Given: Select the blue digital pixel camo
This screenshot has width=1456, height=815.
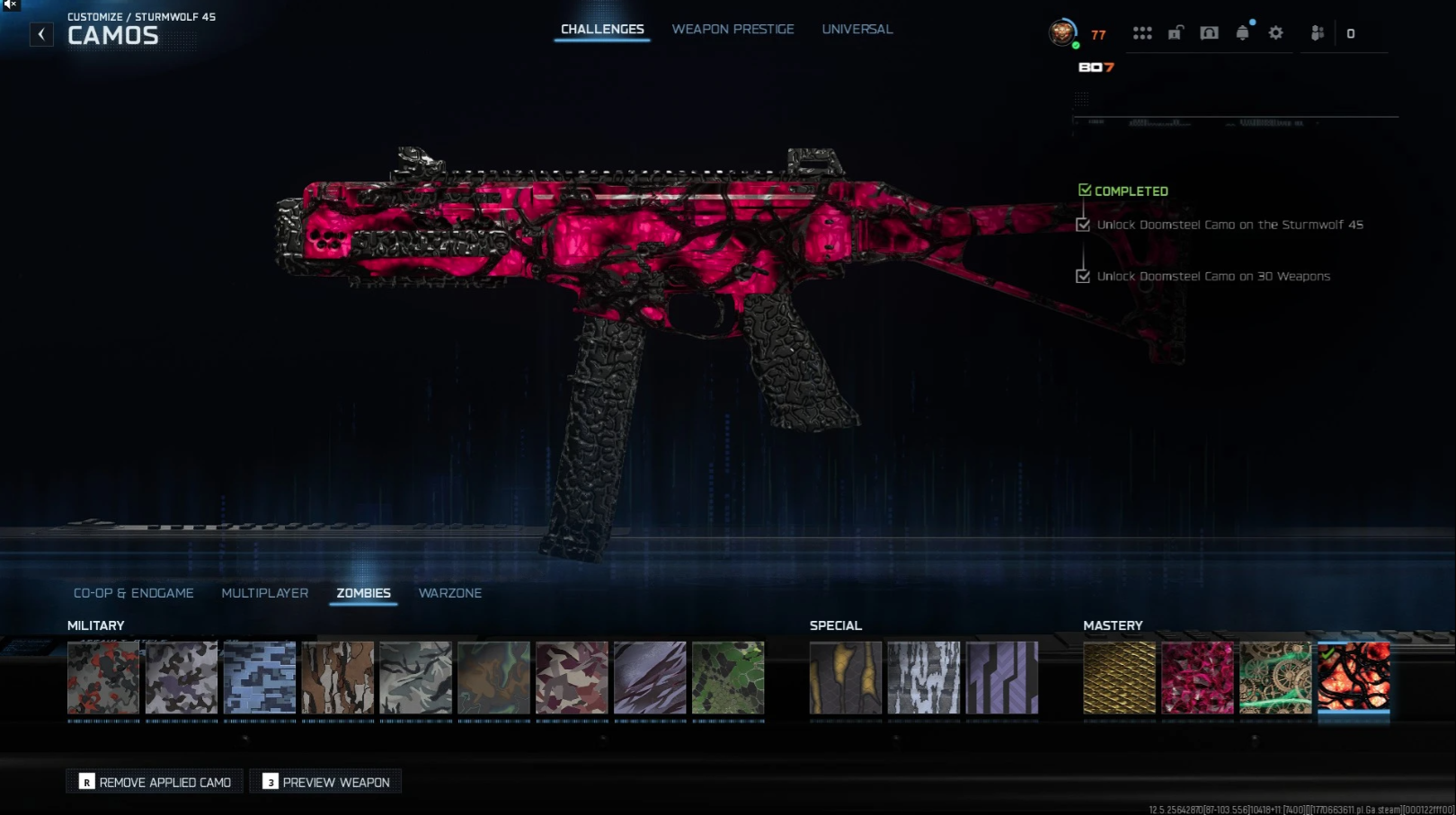Looking at the screenshot, I should pyautogui.click(x=260, y=678).
